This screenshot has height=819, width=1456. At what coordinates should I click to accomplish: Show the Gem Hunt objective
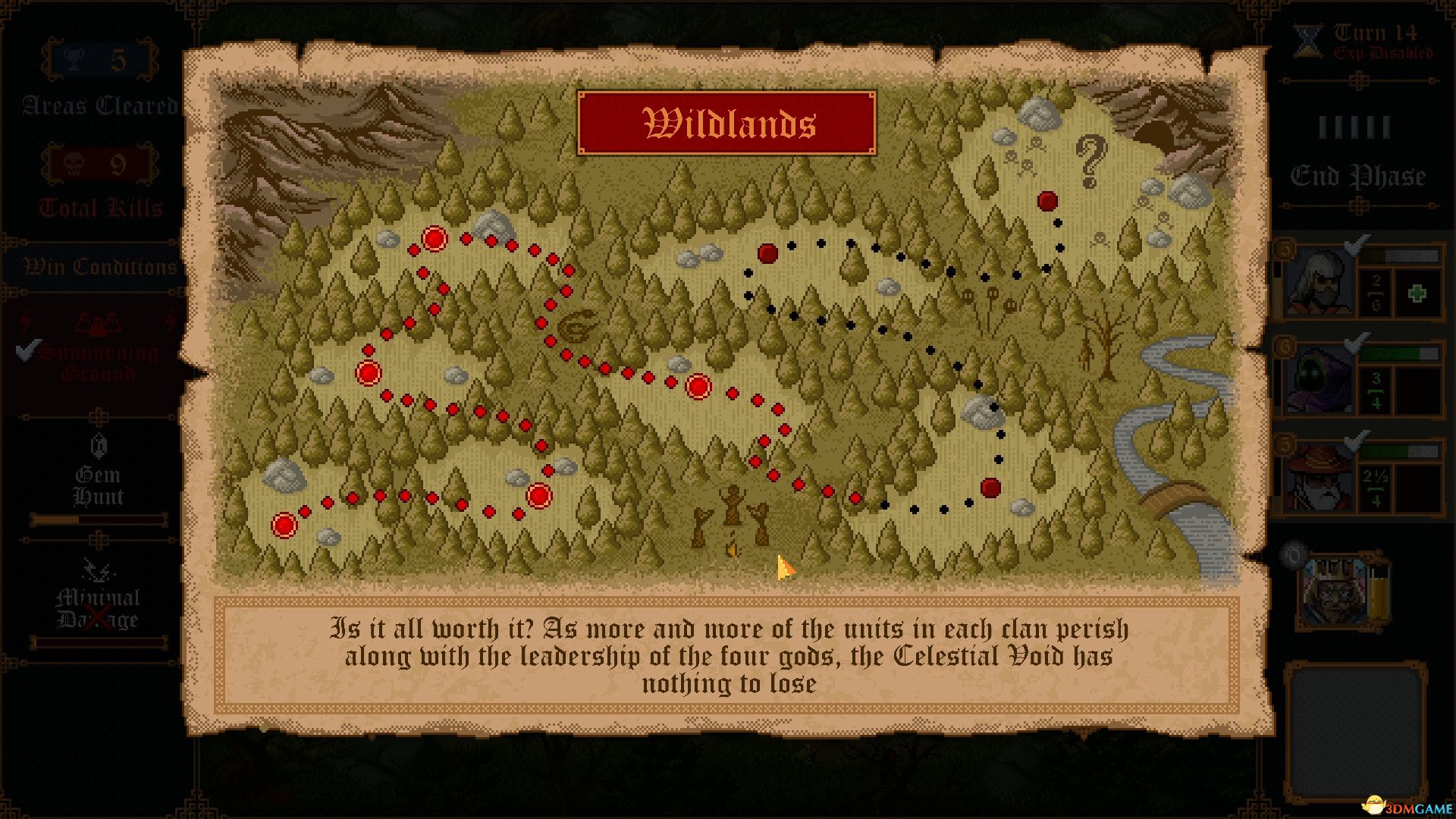coord(97,485)
